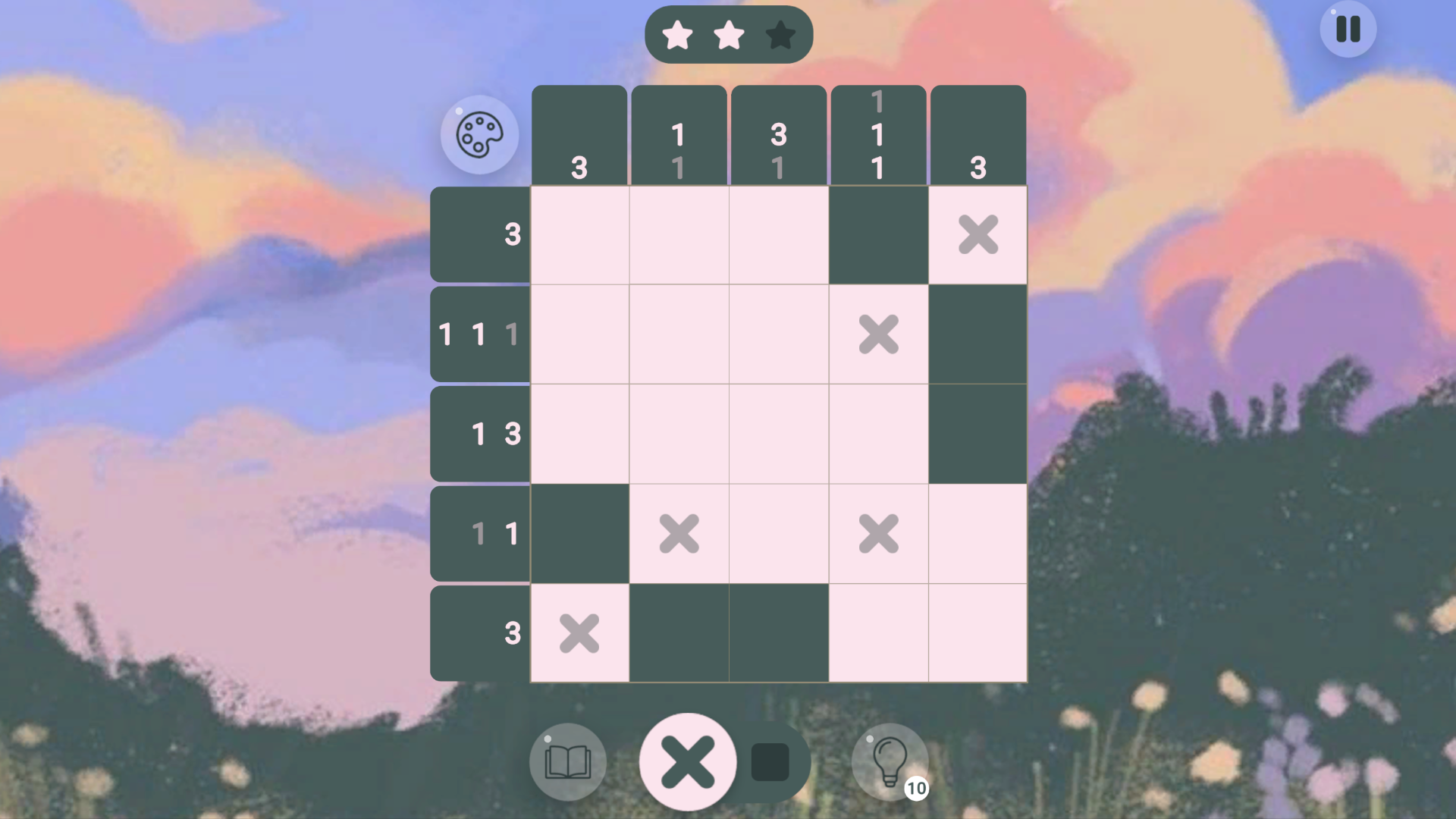The width and height of the screenshot is (1456, 819).
Task: Click the row clue 1 1 1
Action: click(479, 334)
